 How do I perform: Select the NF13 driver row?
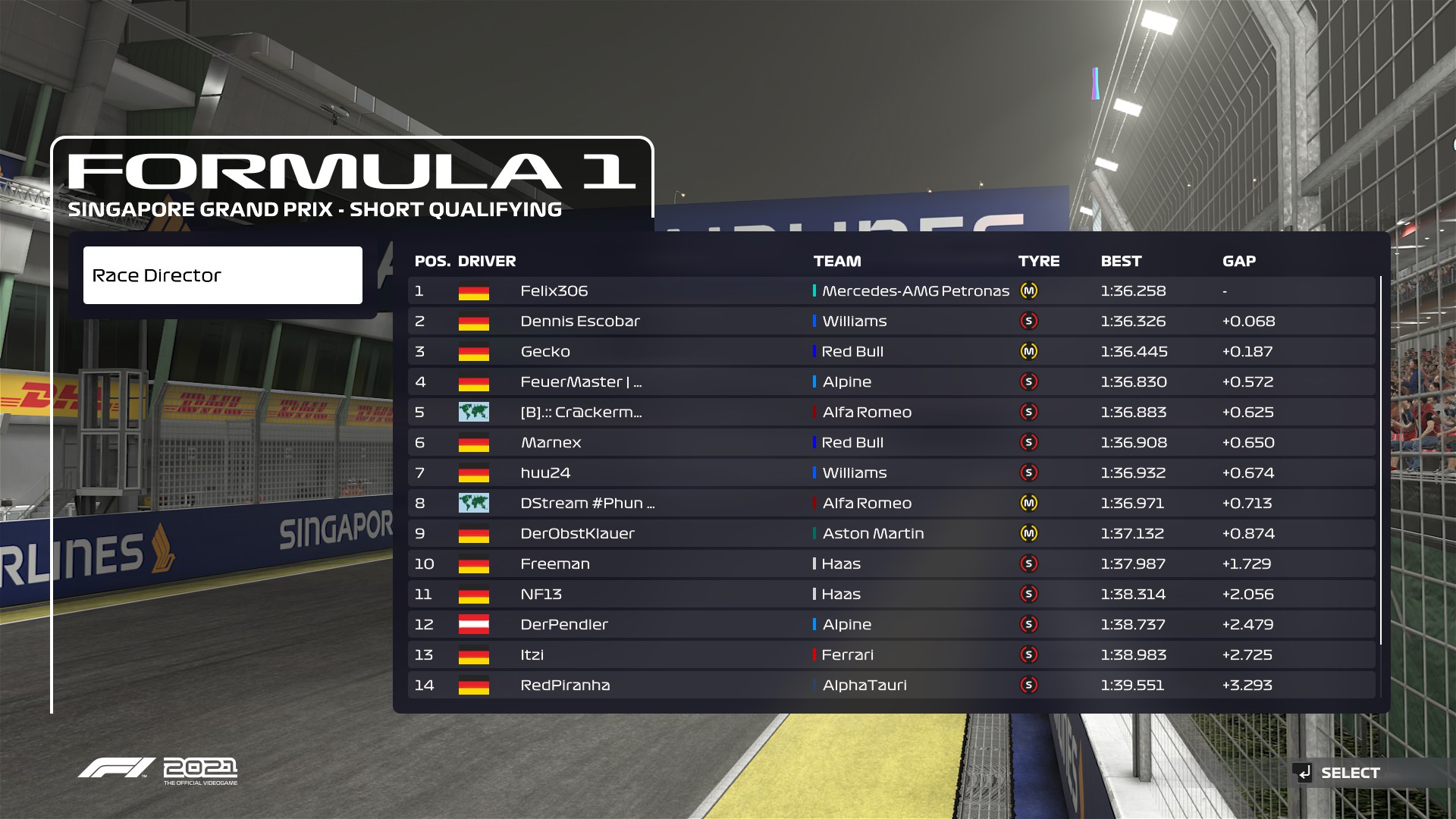click(x=891, y=595)
